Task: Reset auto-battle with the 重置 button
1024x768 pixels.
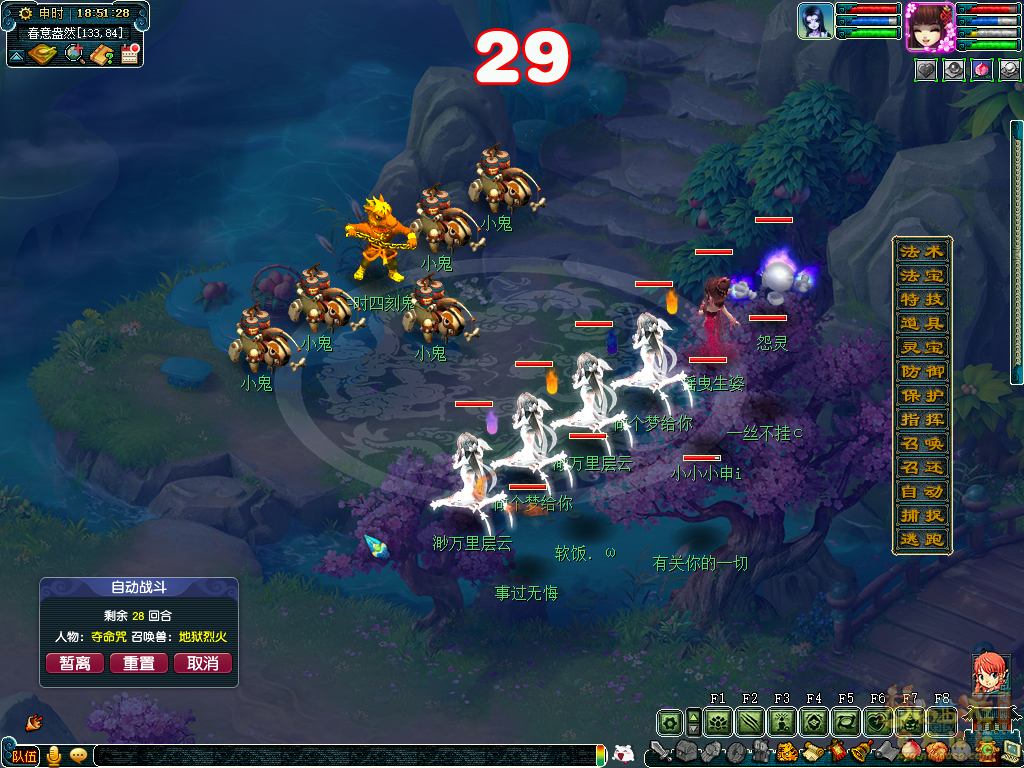Action: click(139, 663)
